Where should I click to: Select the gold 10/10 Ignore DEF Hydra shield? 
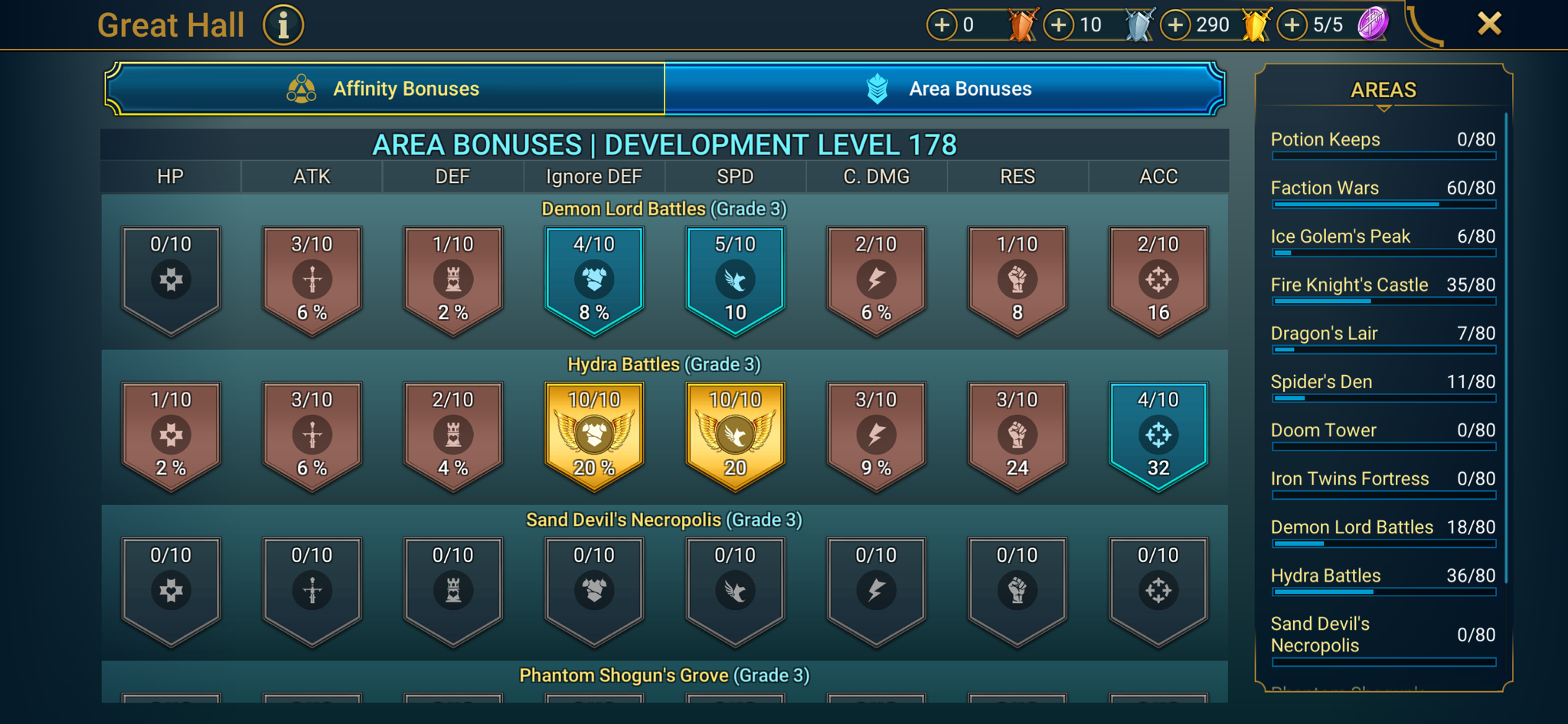[x=593, y=435]
